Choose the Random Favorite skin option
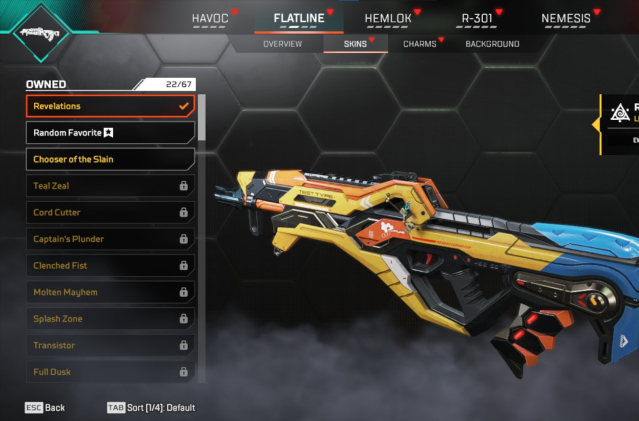The width and height of the screenshot is (639, 421). (110, 132)
